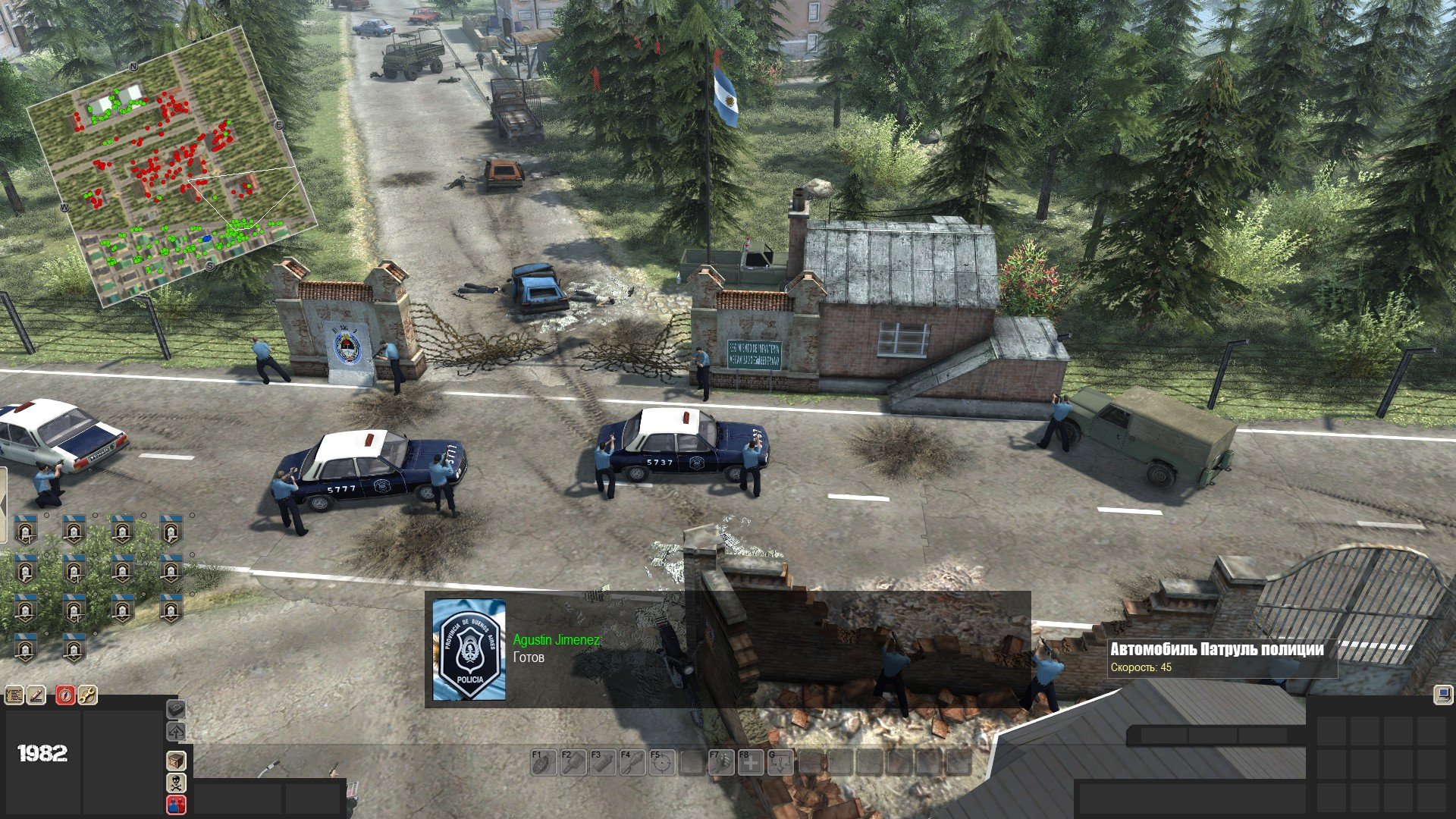Click the Policia unit portrait
The width and height of the screenshot is (1456, 819).
coord(469,650)
